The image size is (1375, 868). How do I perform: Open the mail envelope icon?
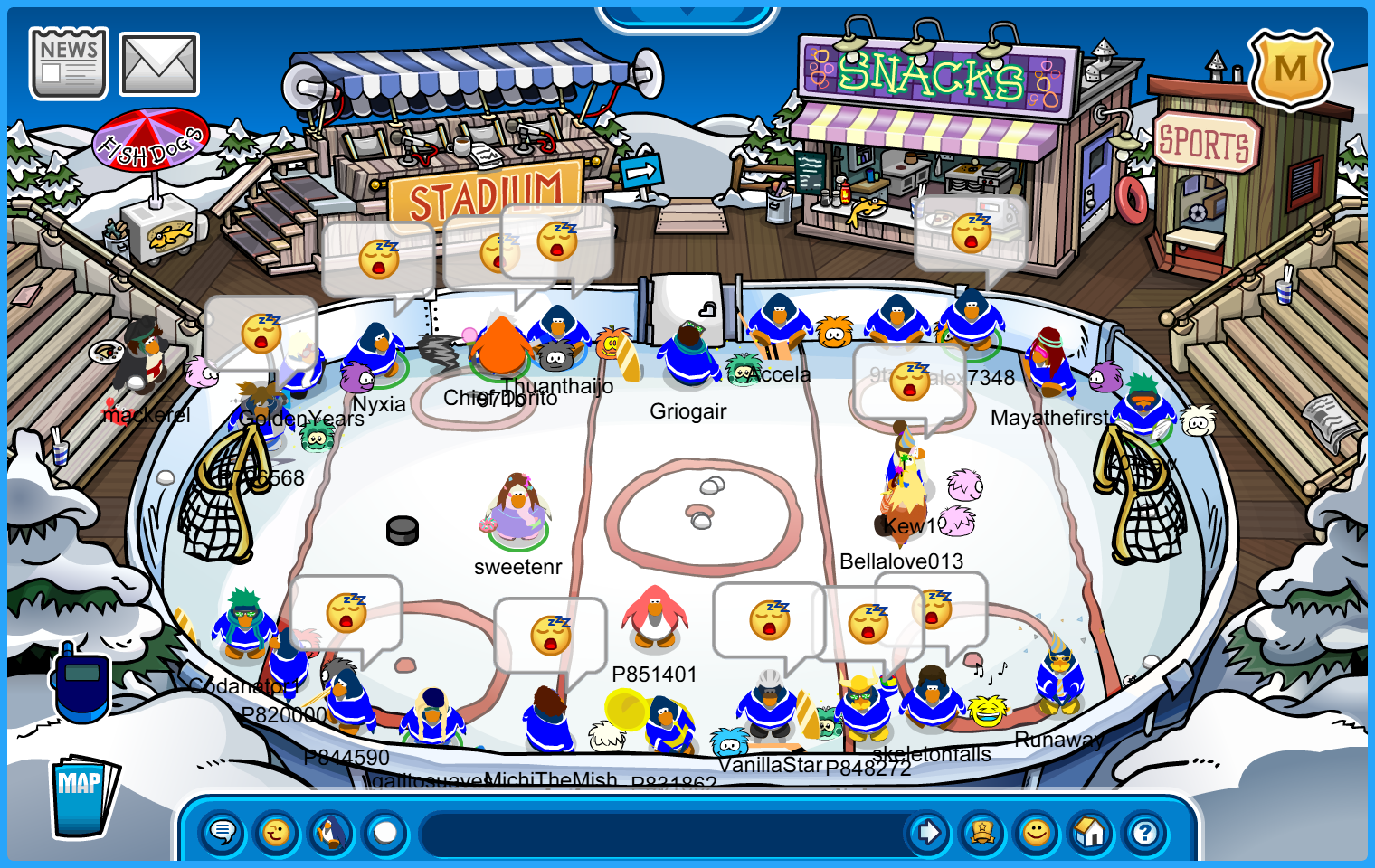pyautogui.click(x=159, y=64)
